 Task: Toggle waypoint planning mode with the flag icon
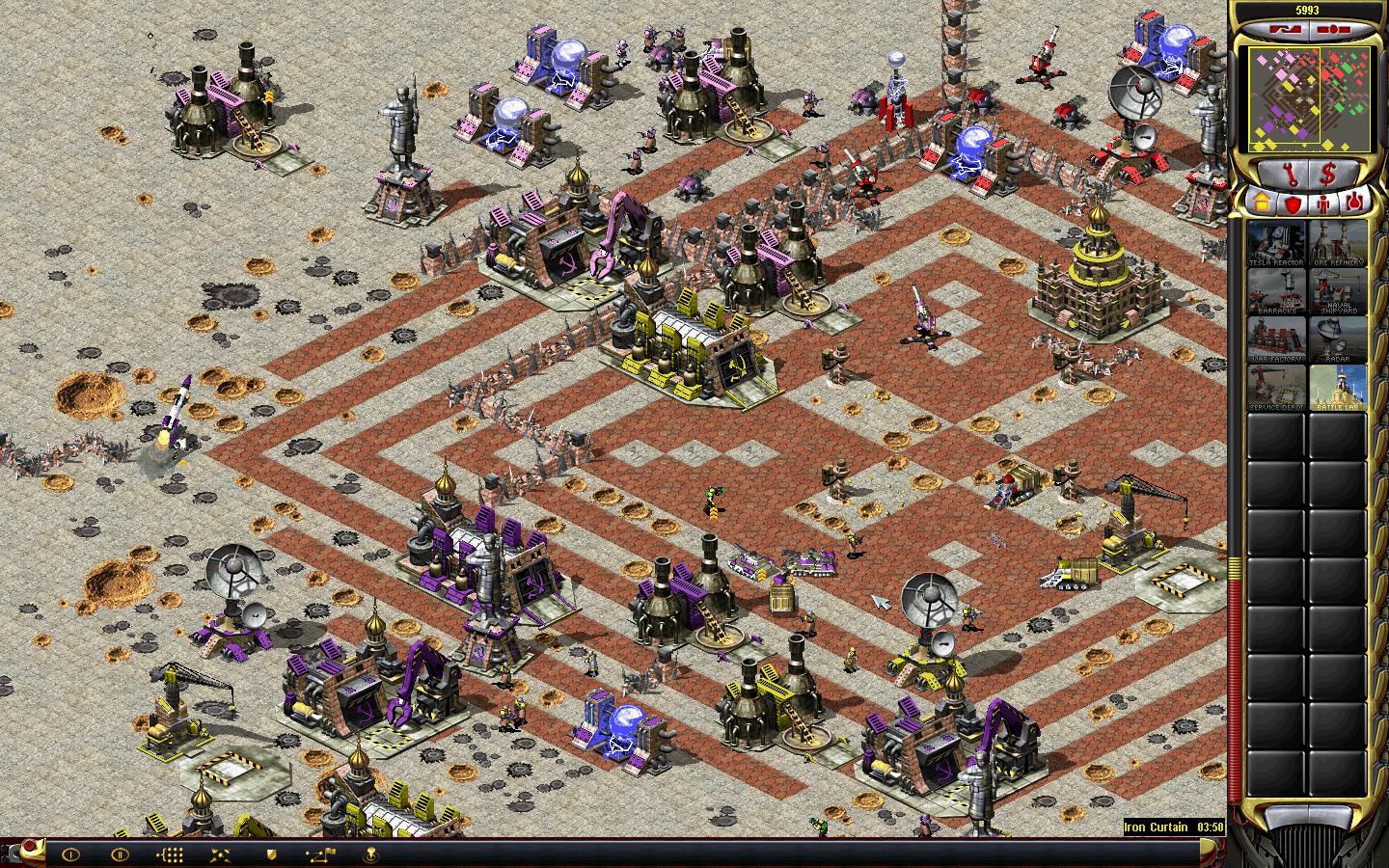(320, 854)
